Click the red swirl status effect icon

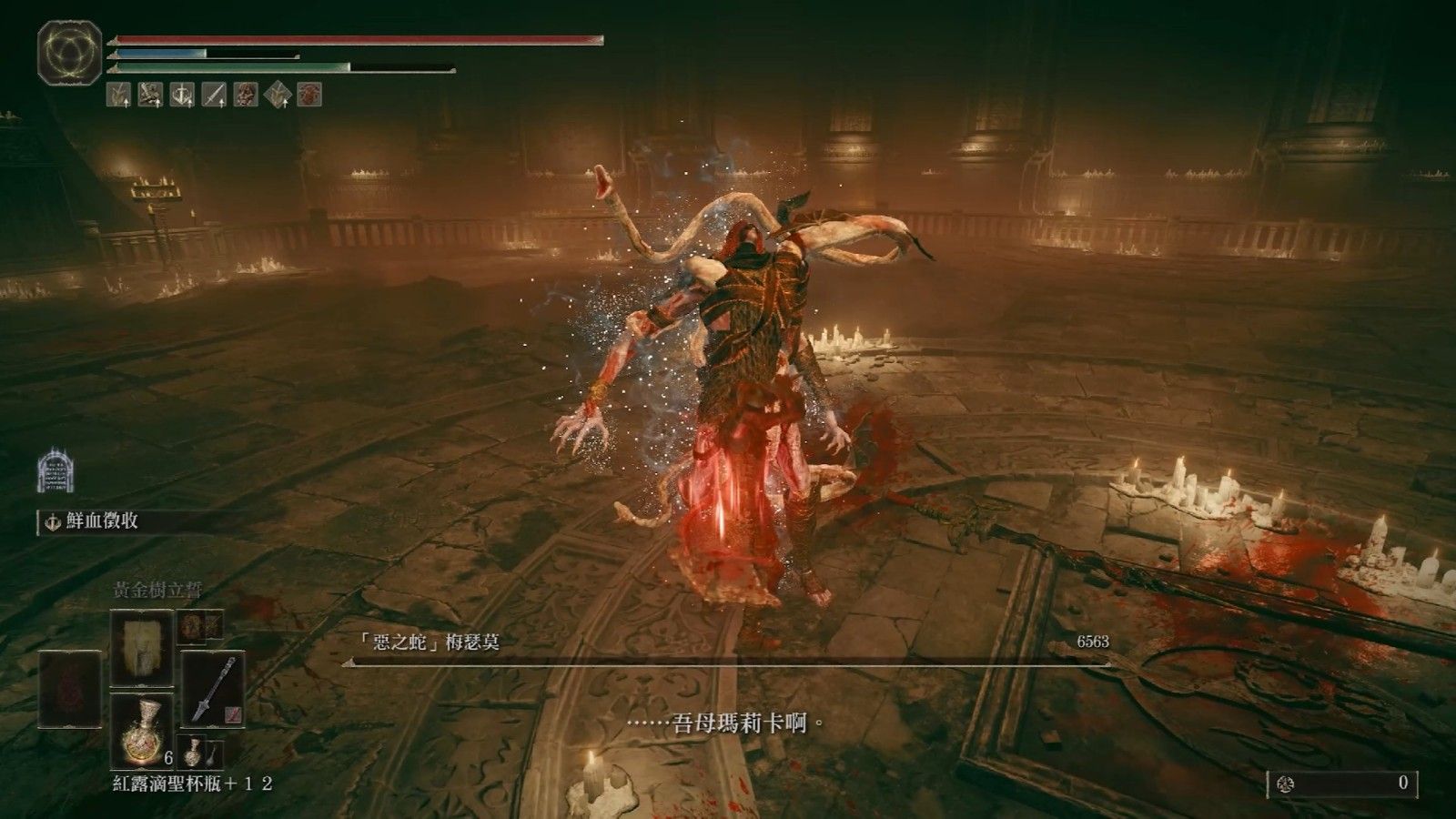pyautogui.click(x=309, y=94)
